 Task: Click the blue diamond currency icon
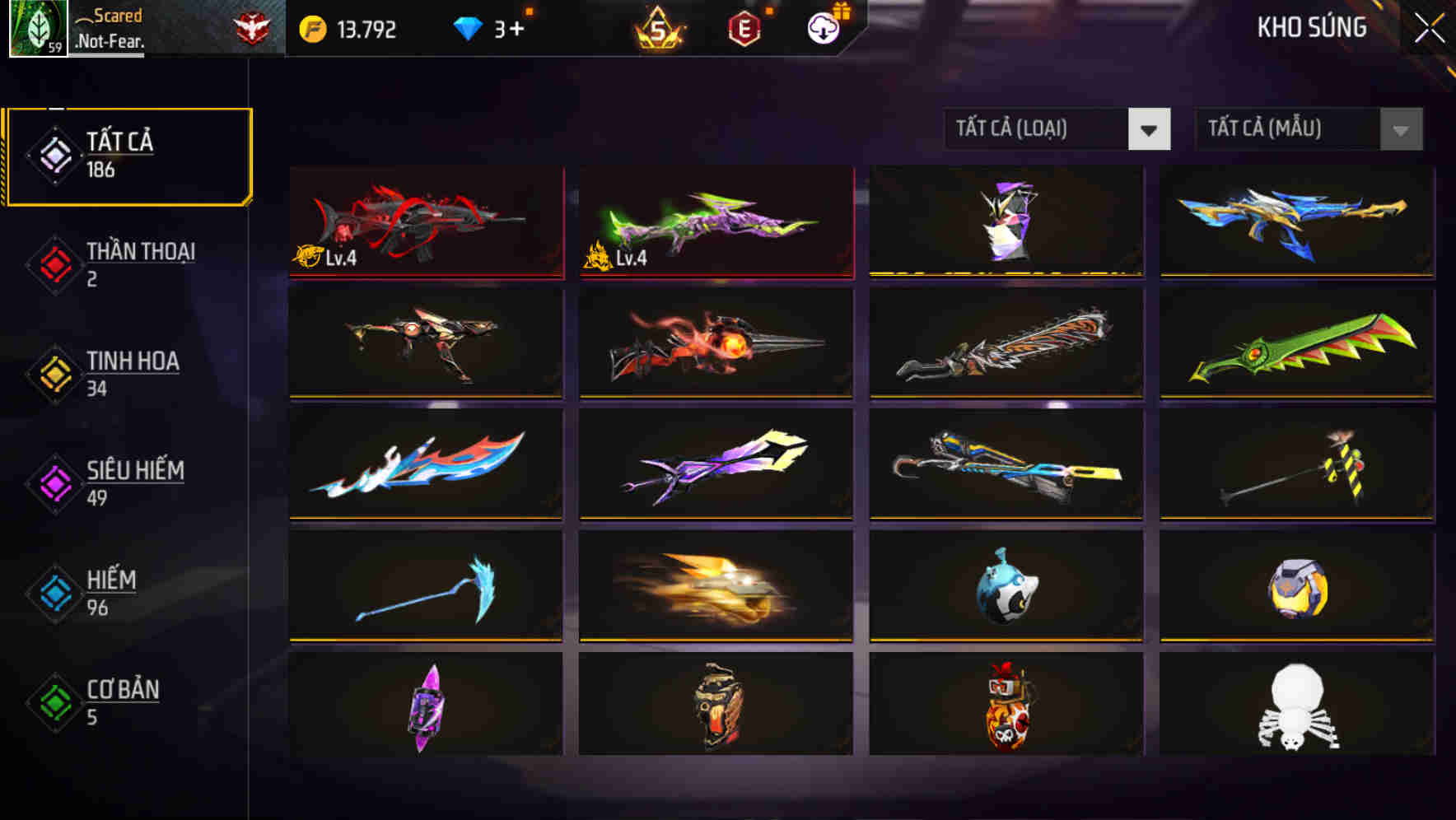[x=466, y=27]
